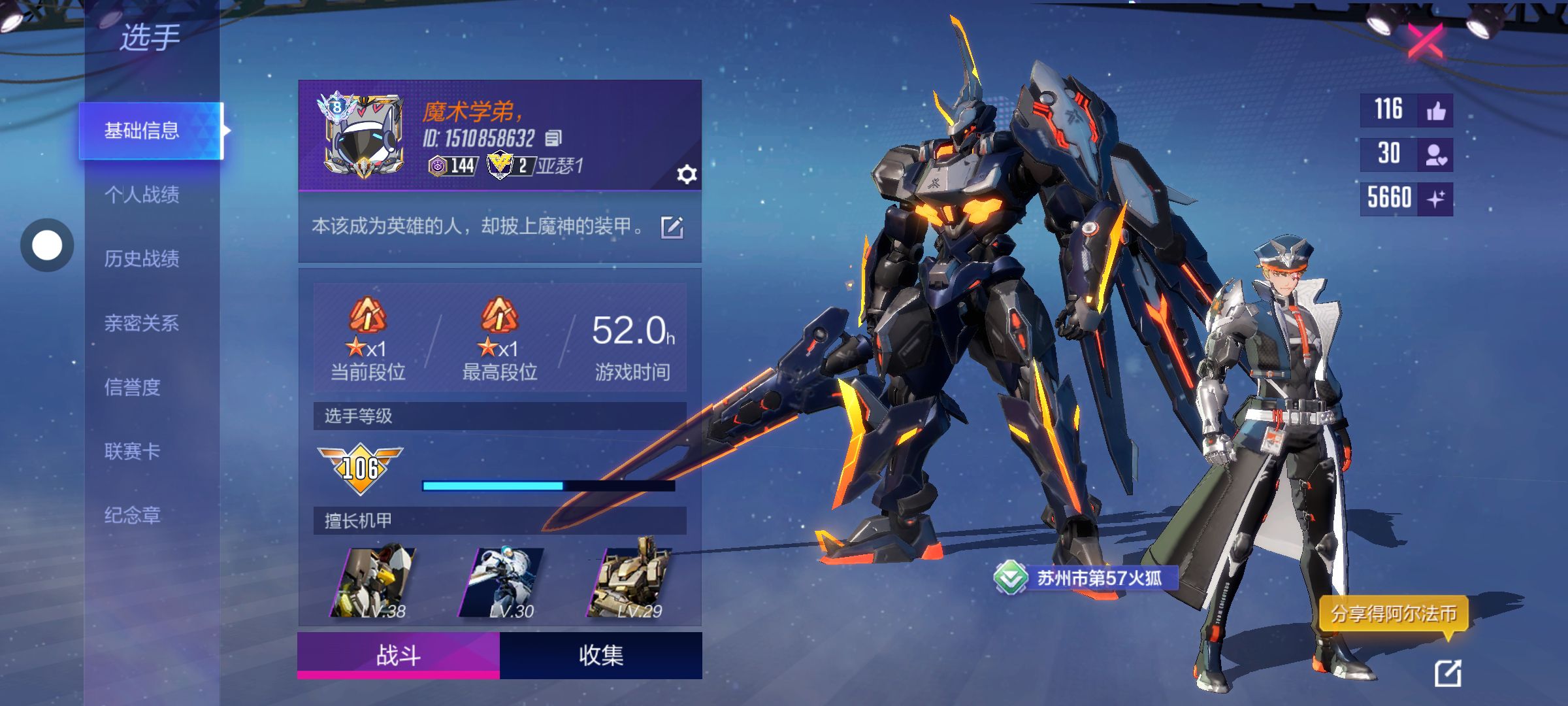
Task: Close the player profile with the pink X
Action: click(1425, 41)
